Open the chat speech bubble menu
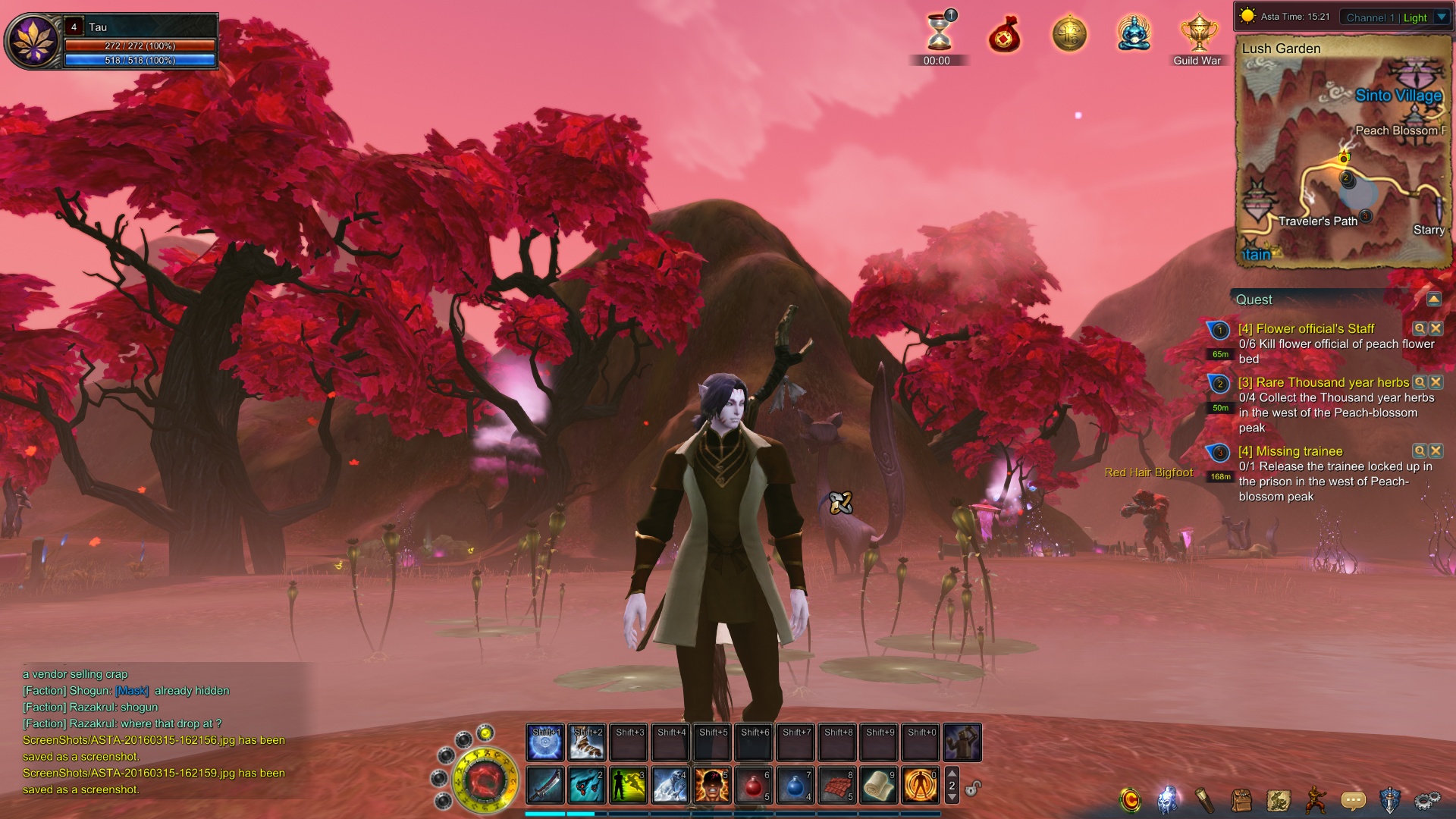The width and height of the screenshot is (1456, 819). [x=1353, y=800]
